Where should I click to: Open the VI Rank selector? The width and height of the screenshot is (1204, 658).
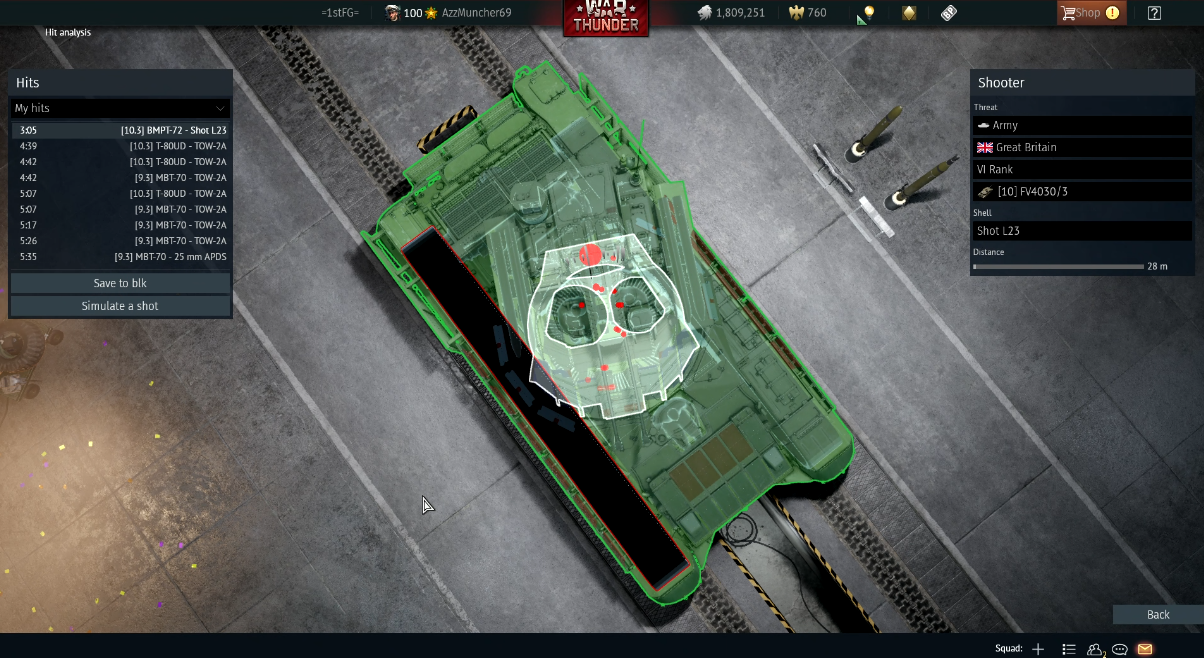coord(1081,169)
